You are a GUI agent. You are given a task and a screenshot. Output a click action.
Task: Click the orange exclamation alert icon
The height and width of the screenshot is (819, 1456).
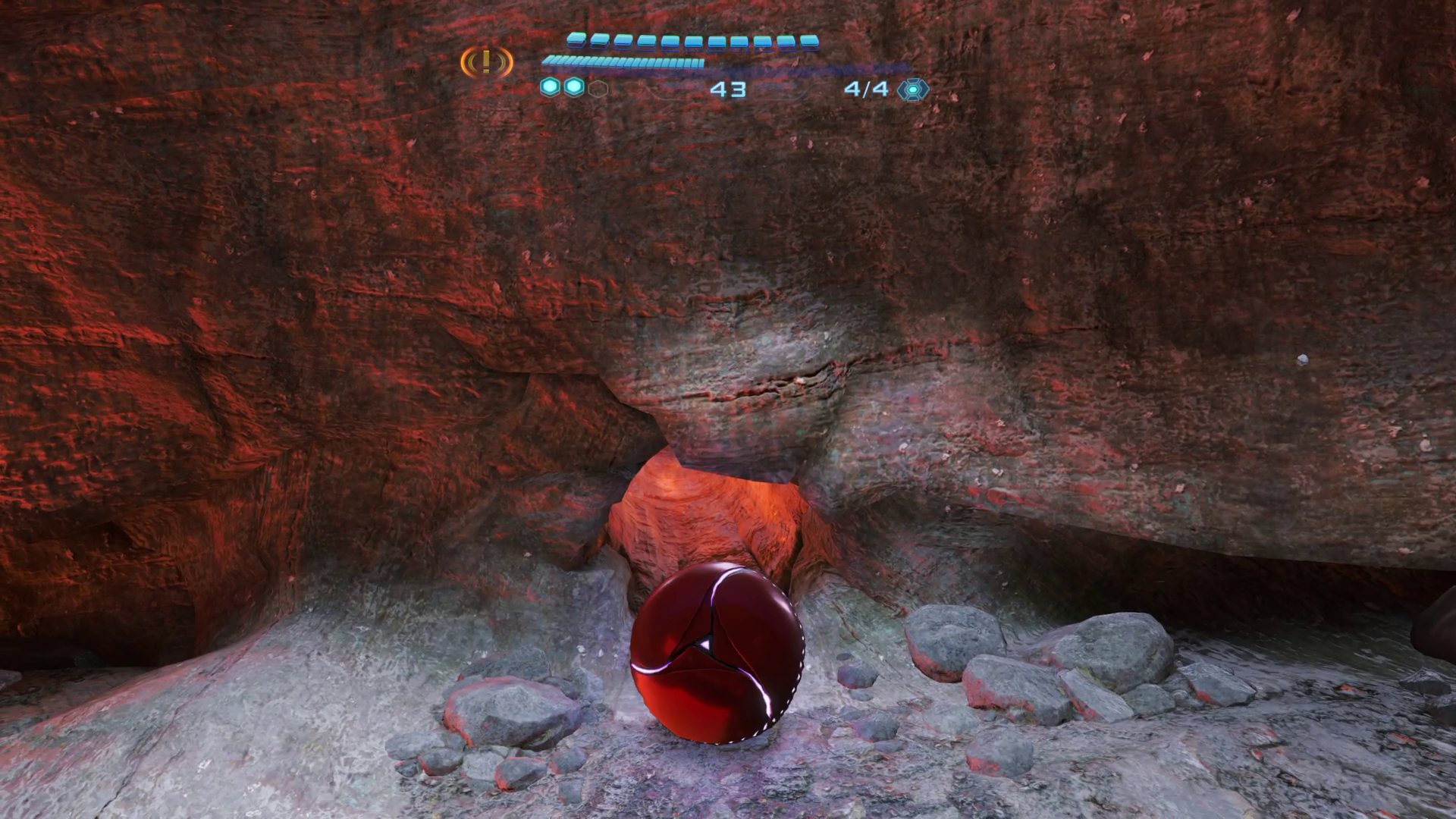487,62
